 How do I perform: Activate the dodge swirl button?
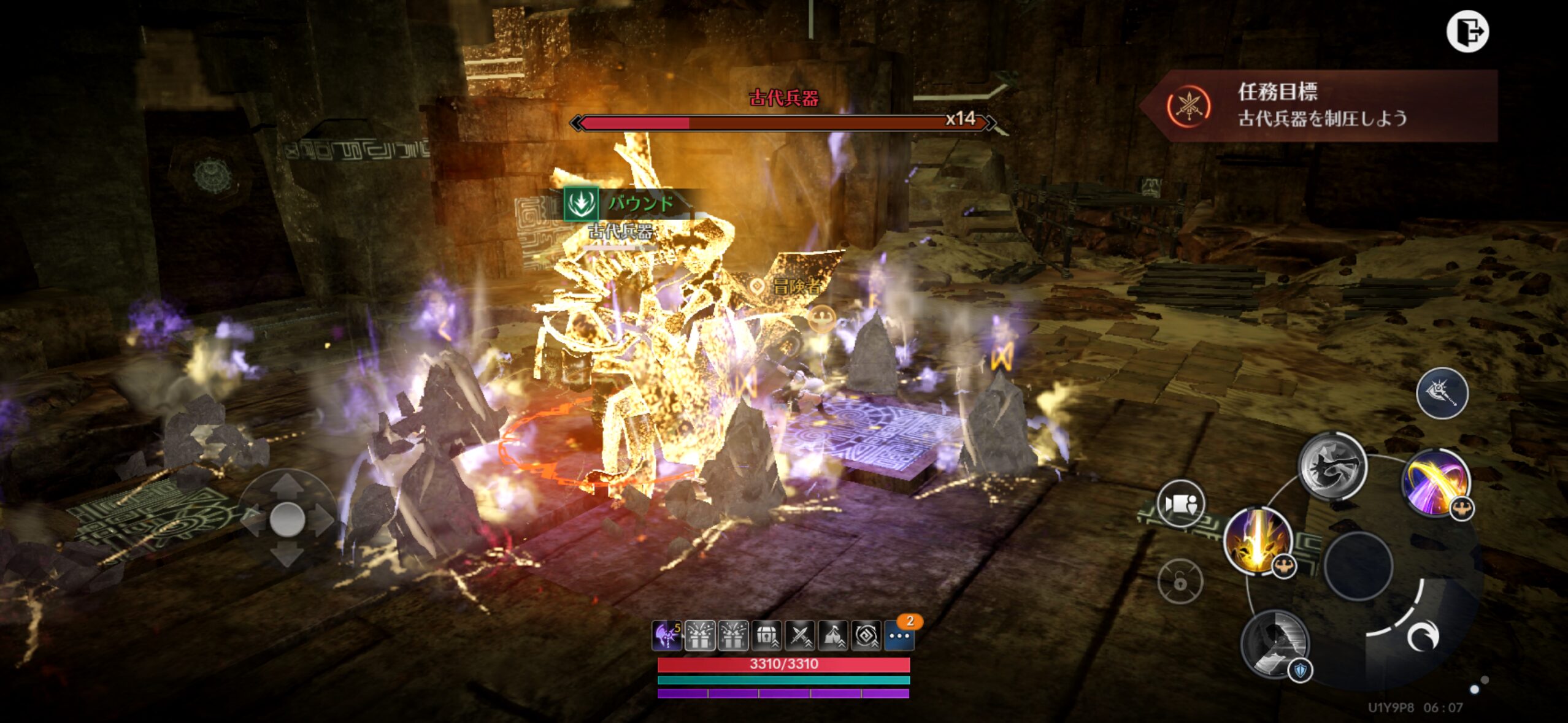pyautogui.click(x=1421, y=637)
